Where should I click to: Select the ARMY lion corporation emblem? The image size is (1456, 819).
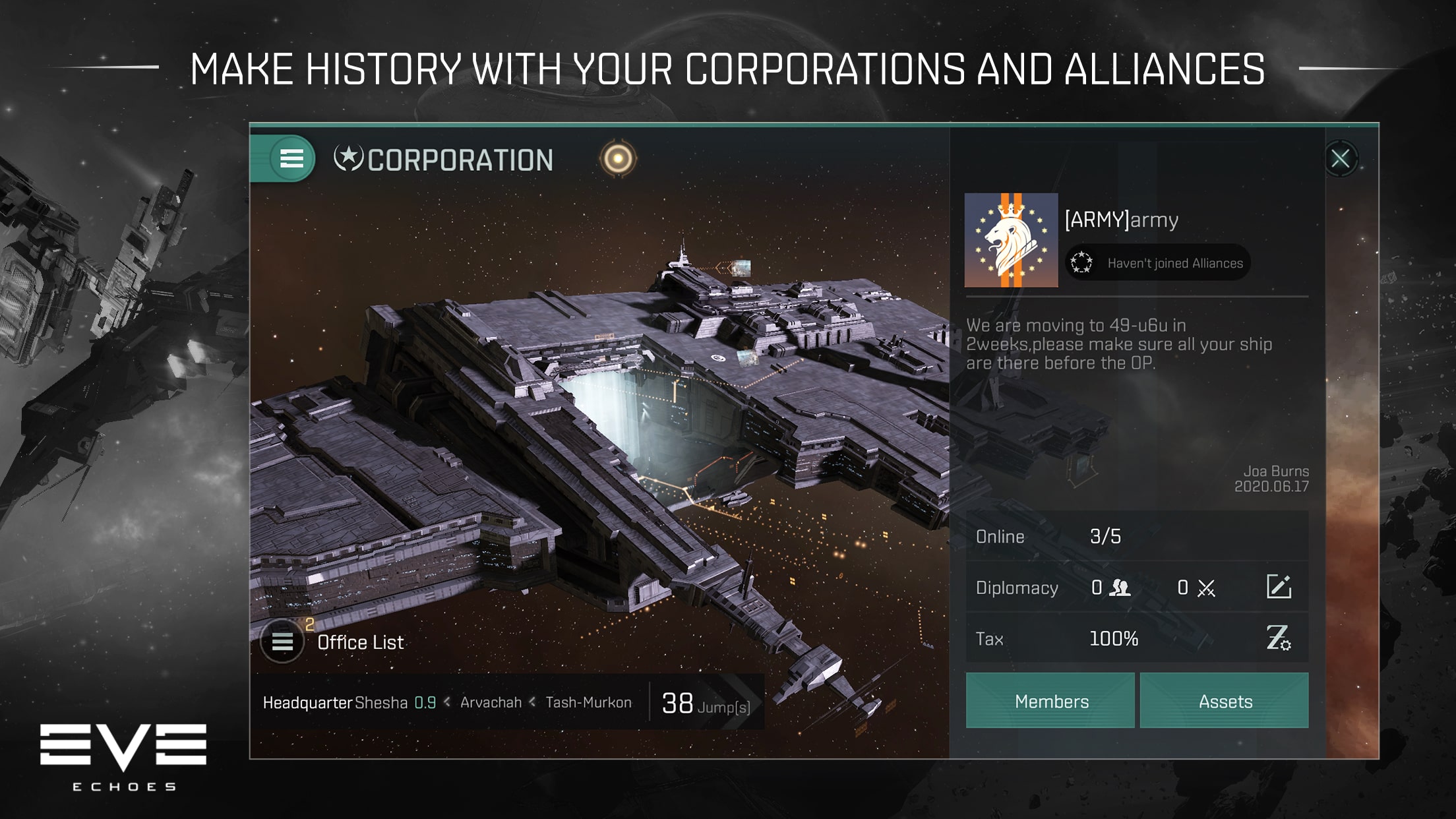click(1011, 240)
